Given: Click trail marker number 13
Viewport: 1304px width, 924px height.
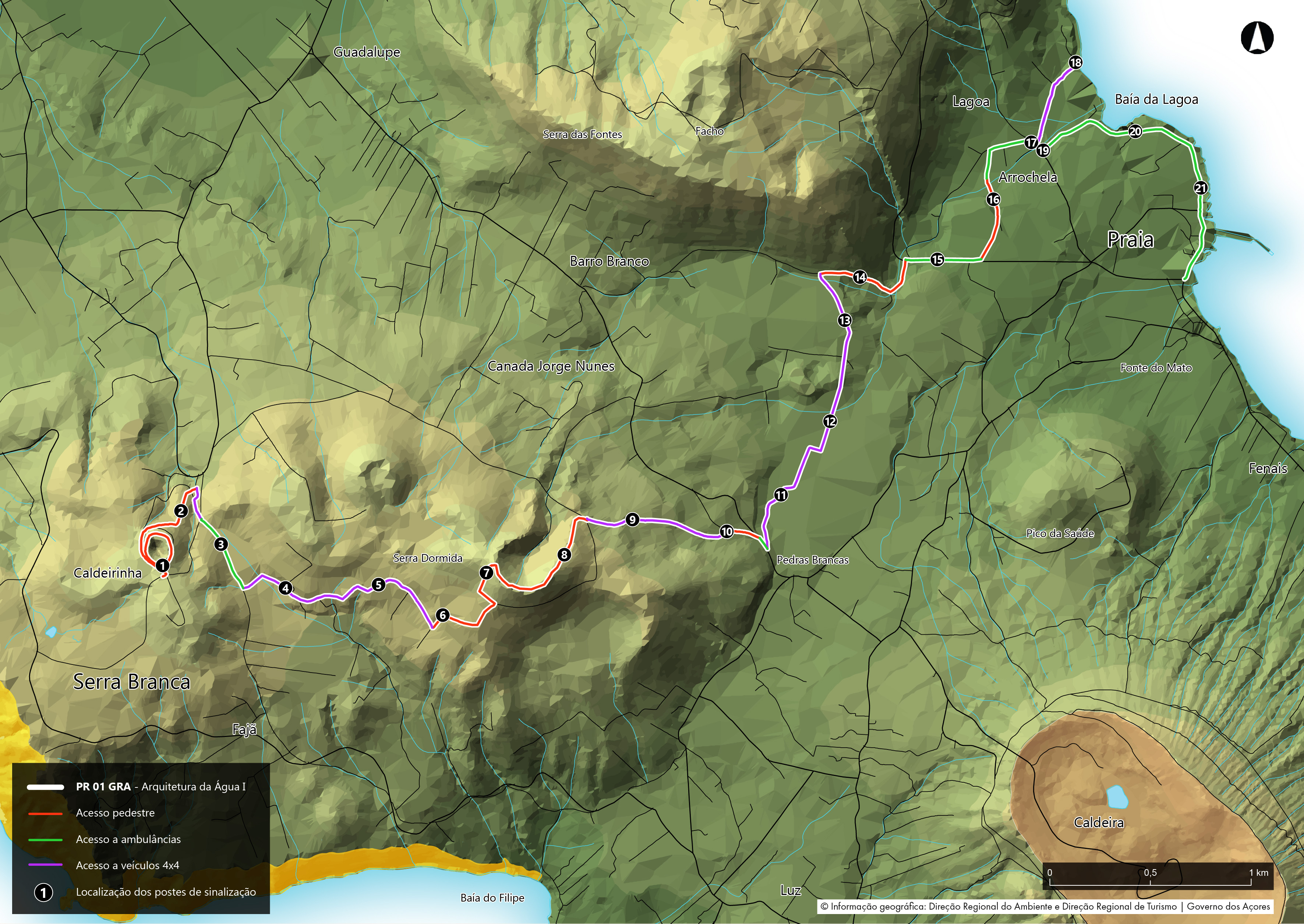Looking at the screenshot, I should pos(845,320).
